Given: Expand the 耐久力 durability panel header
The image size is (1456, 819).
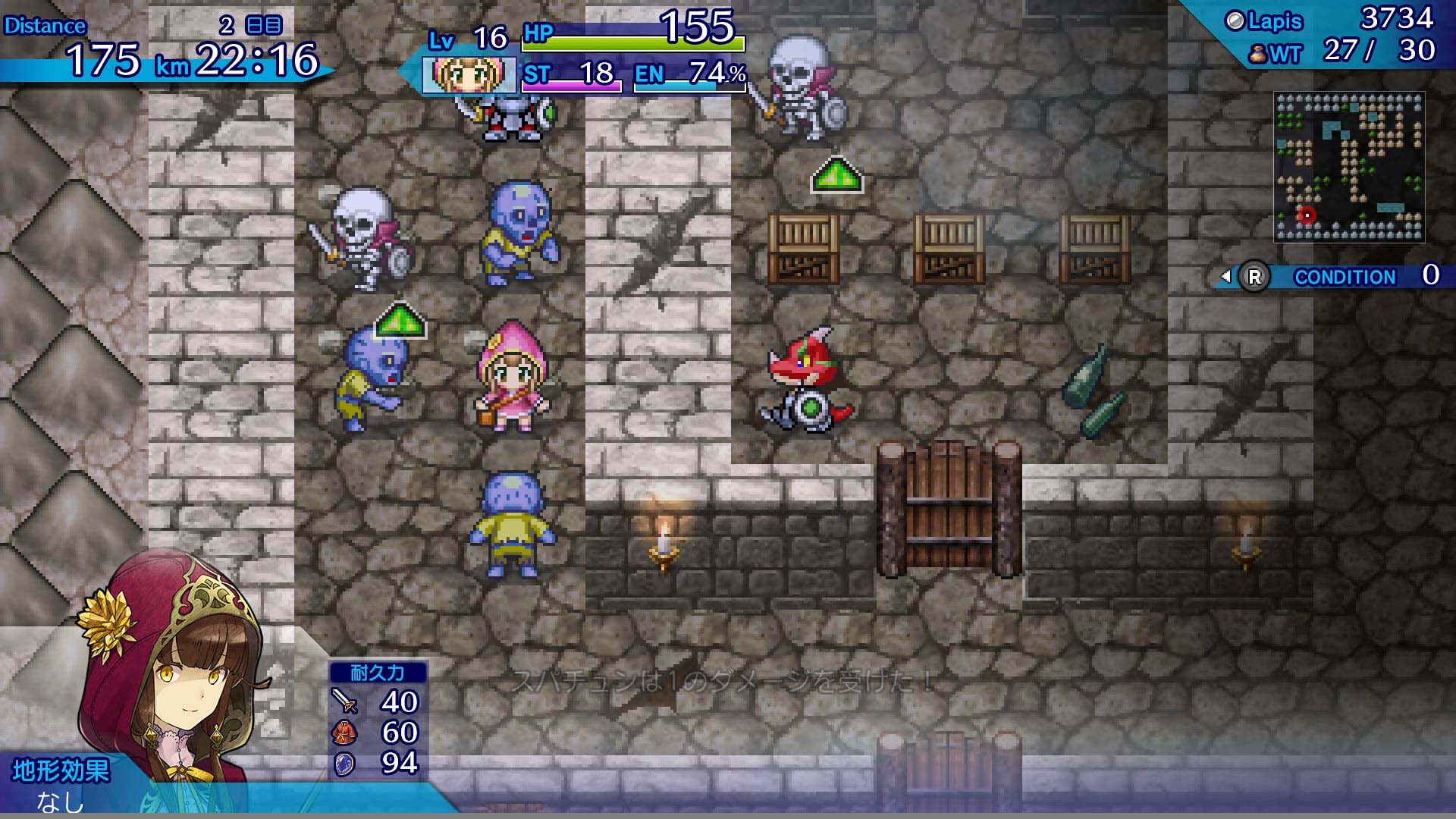Looking at the screenshot, I should (377, 670).
